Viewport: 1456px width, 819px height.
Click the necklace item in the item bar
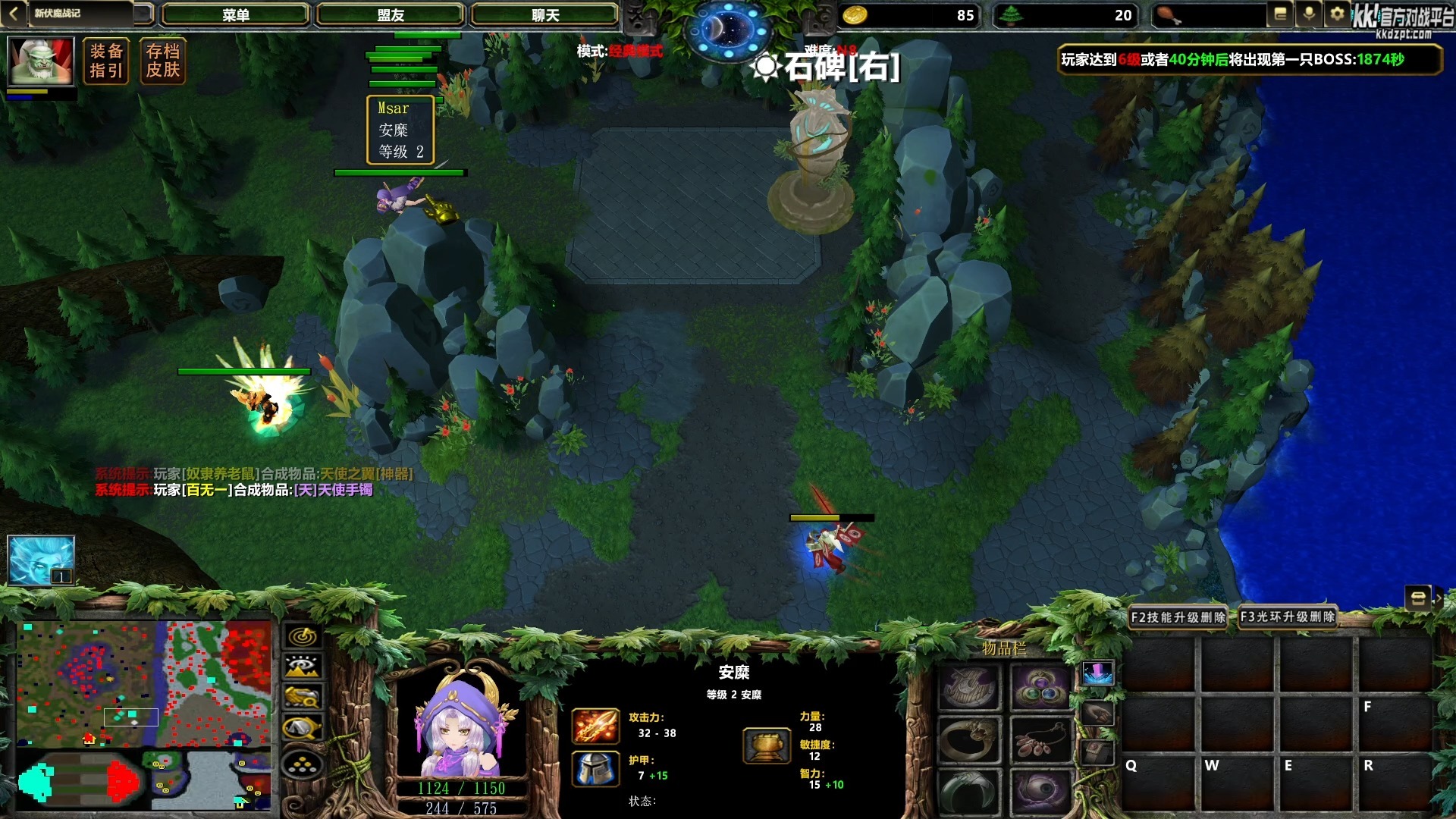1040,739
